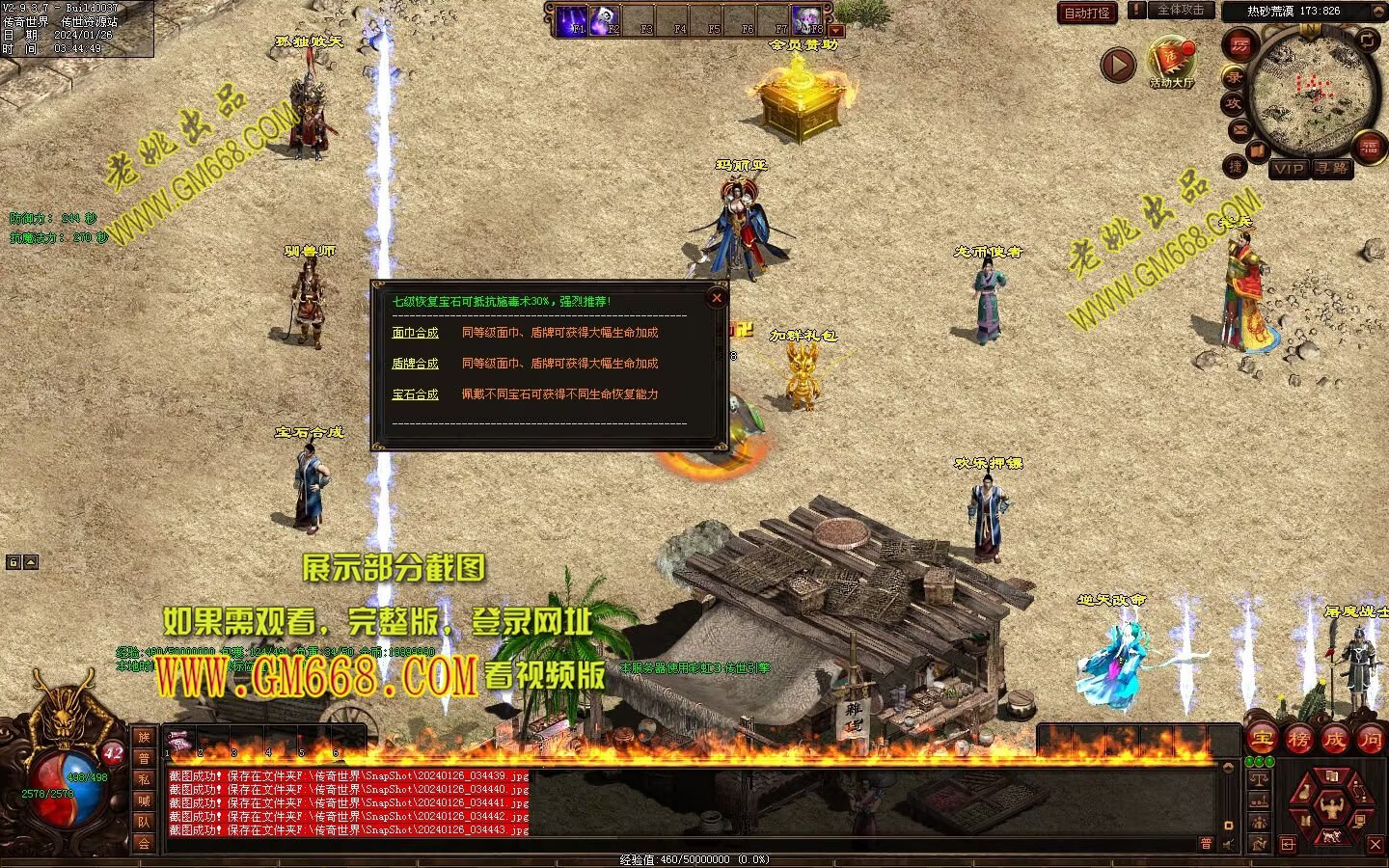Screen dimensions: 1389x868
Task: Select the 队 team chat channel
Action: tap(144, 822)
